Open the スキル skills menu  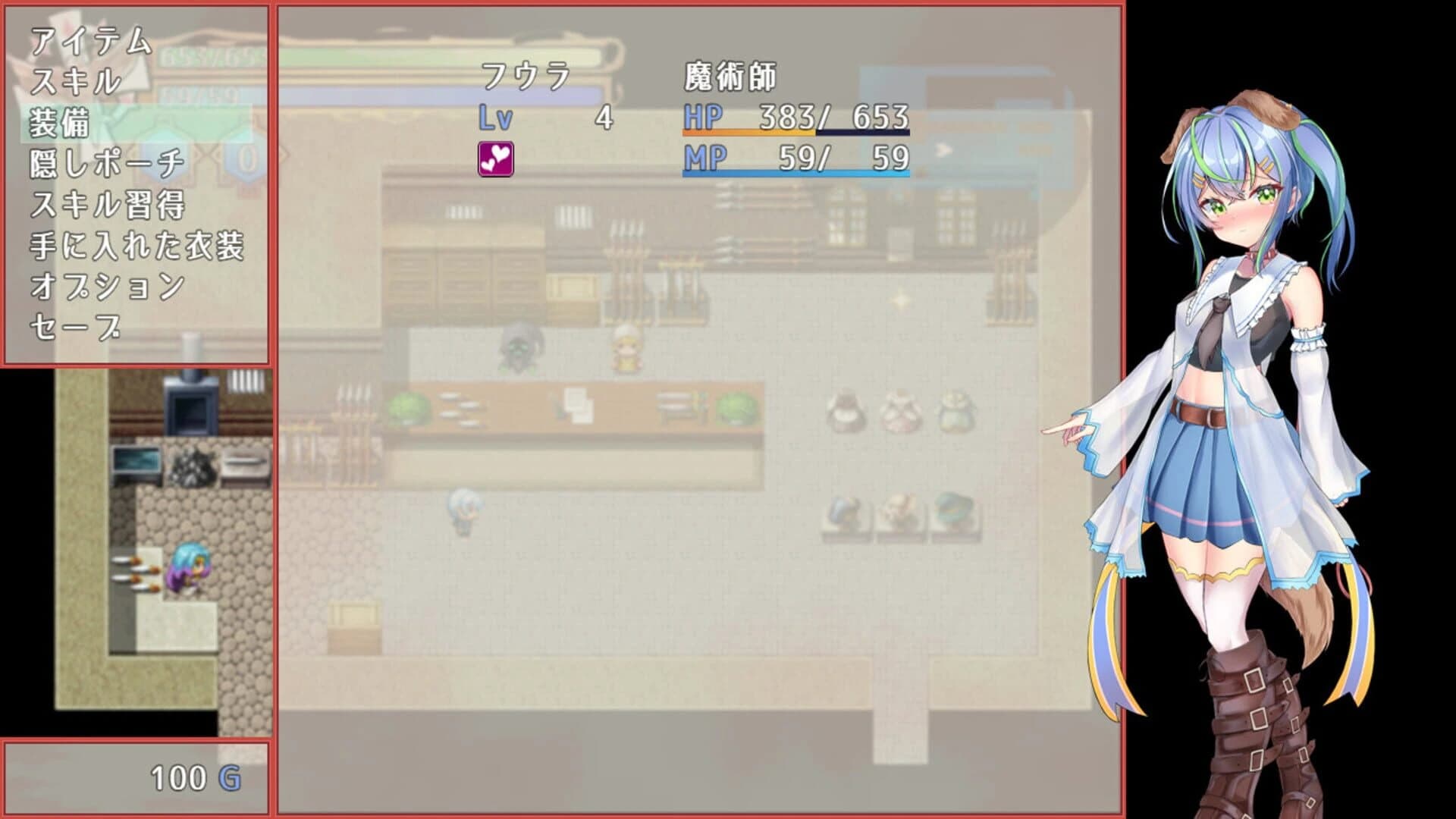tap(76, 82)
